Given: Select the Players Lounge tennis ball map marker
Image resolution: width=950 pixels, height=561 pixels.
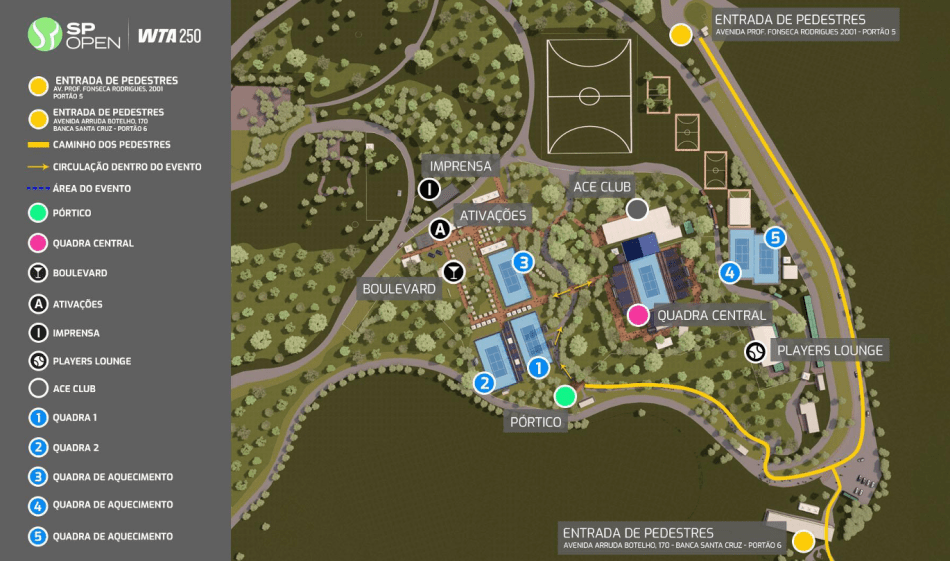Looking at the screenshot, I should click(756, 351).
